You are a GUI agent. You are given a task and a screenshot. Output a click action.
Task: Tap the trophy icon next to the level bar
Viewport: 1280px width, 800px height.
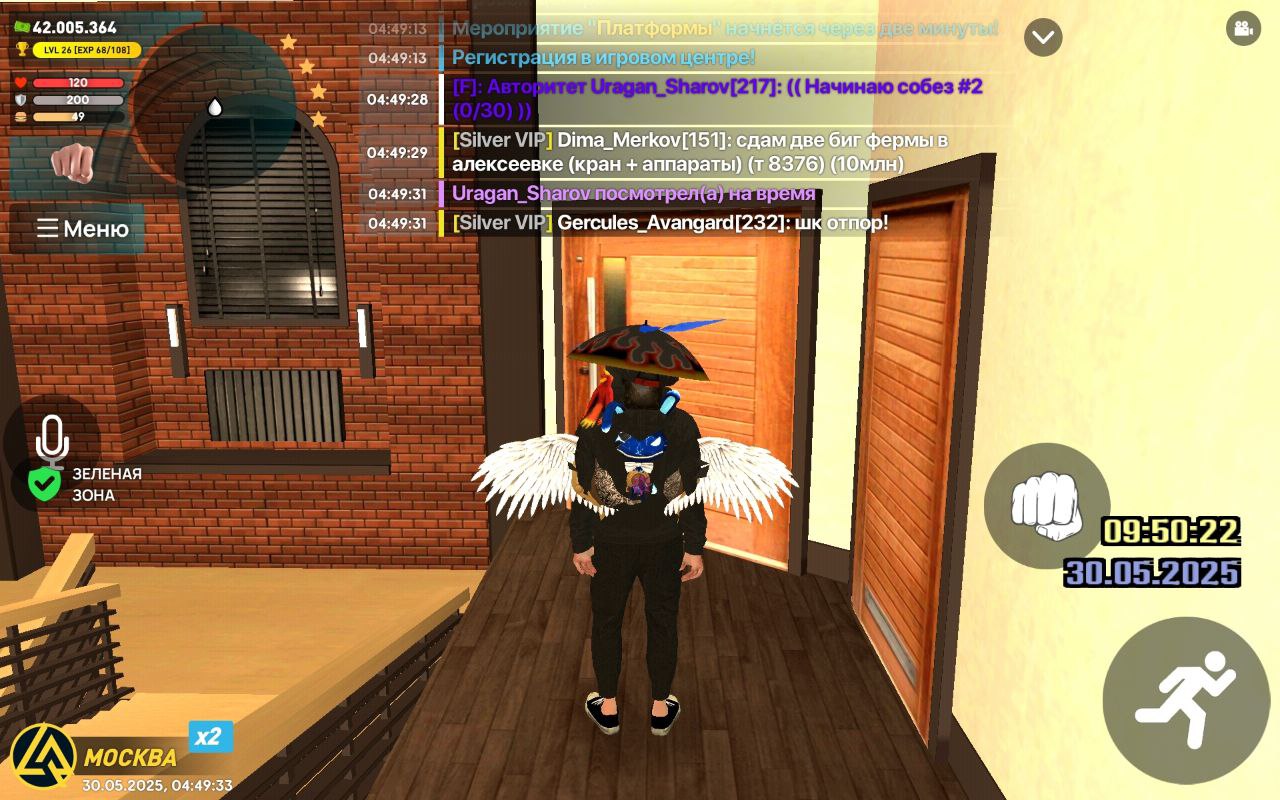(22, 50)
